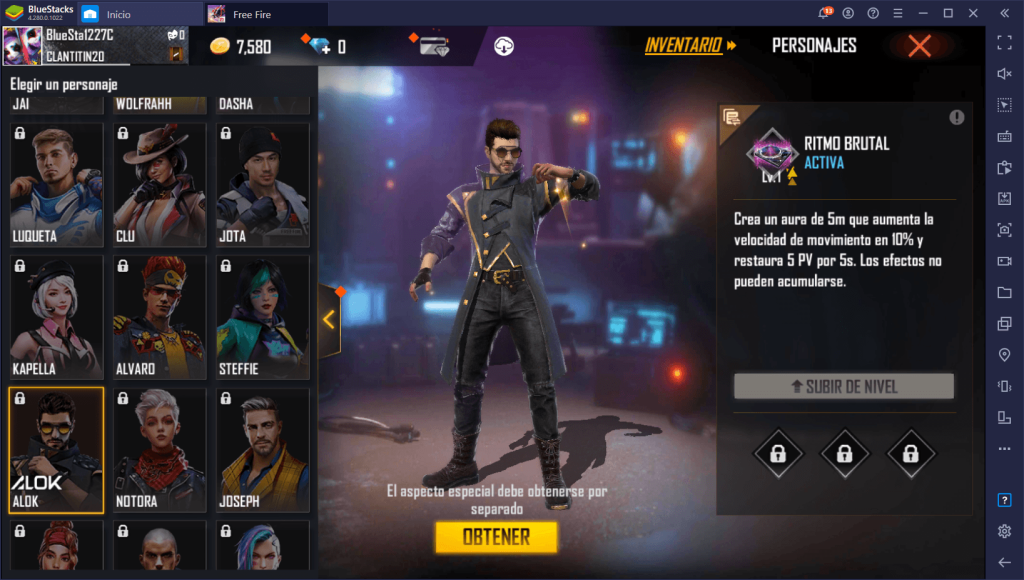
Task: Collapse the panel with the yellow arrow
Action: [x=329, y=319]
